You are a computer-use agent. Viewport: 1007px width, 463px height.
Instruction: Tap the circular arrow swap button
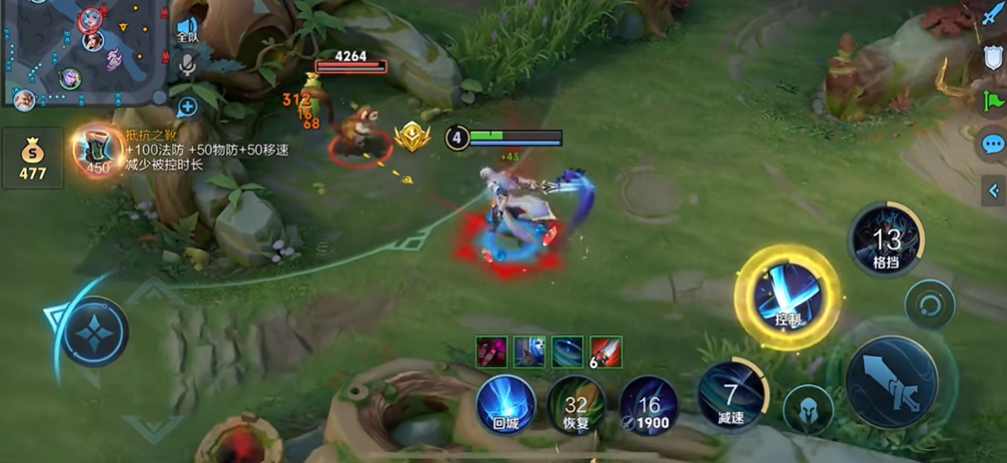point(929,304)
